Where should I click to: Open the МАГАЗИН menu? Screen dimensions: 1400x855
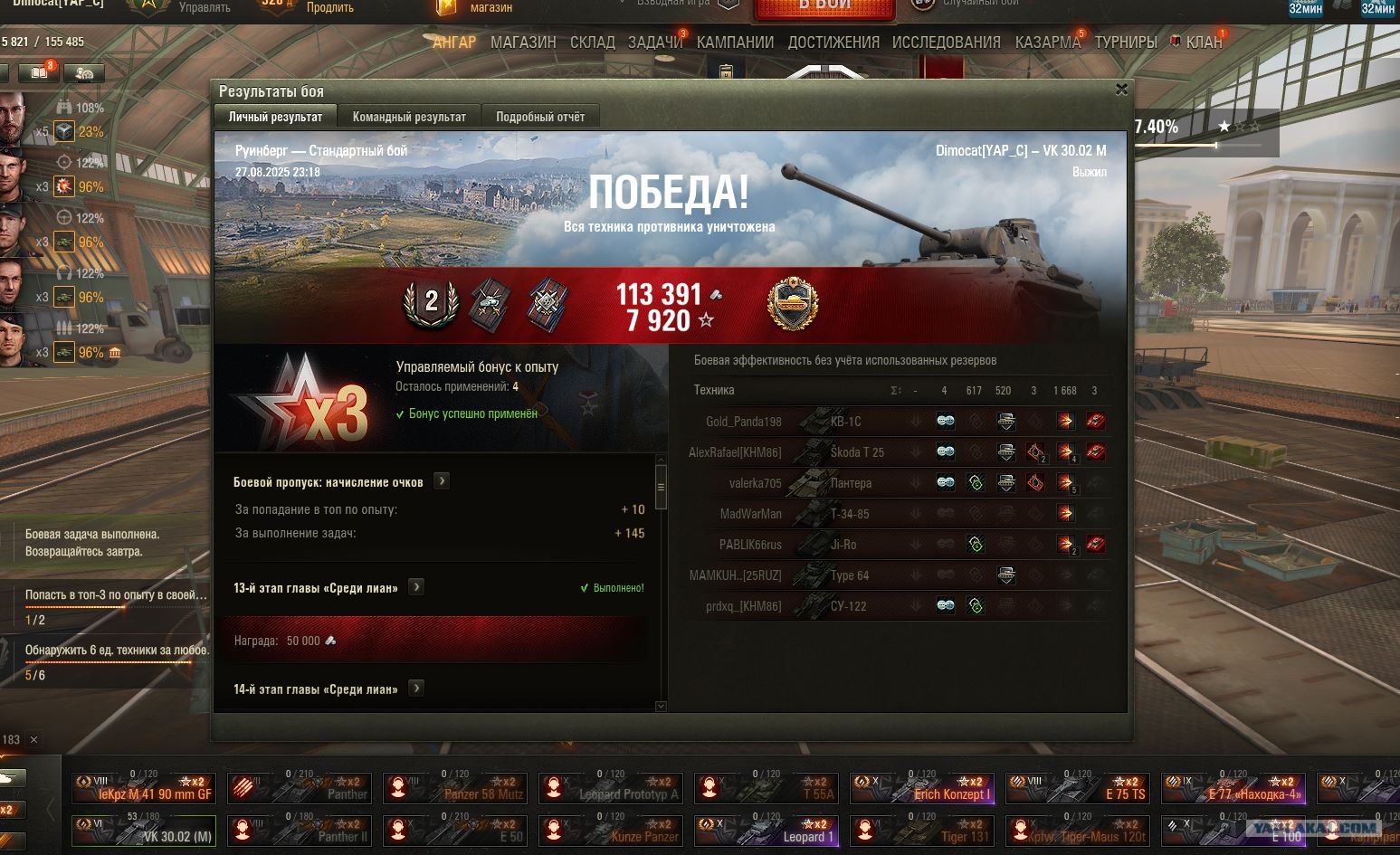523,43
